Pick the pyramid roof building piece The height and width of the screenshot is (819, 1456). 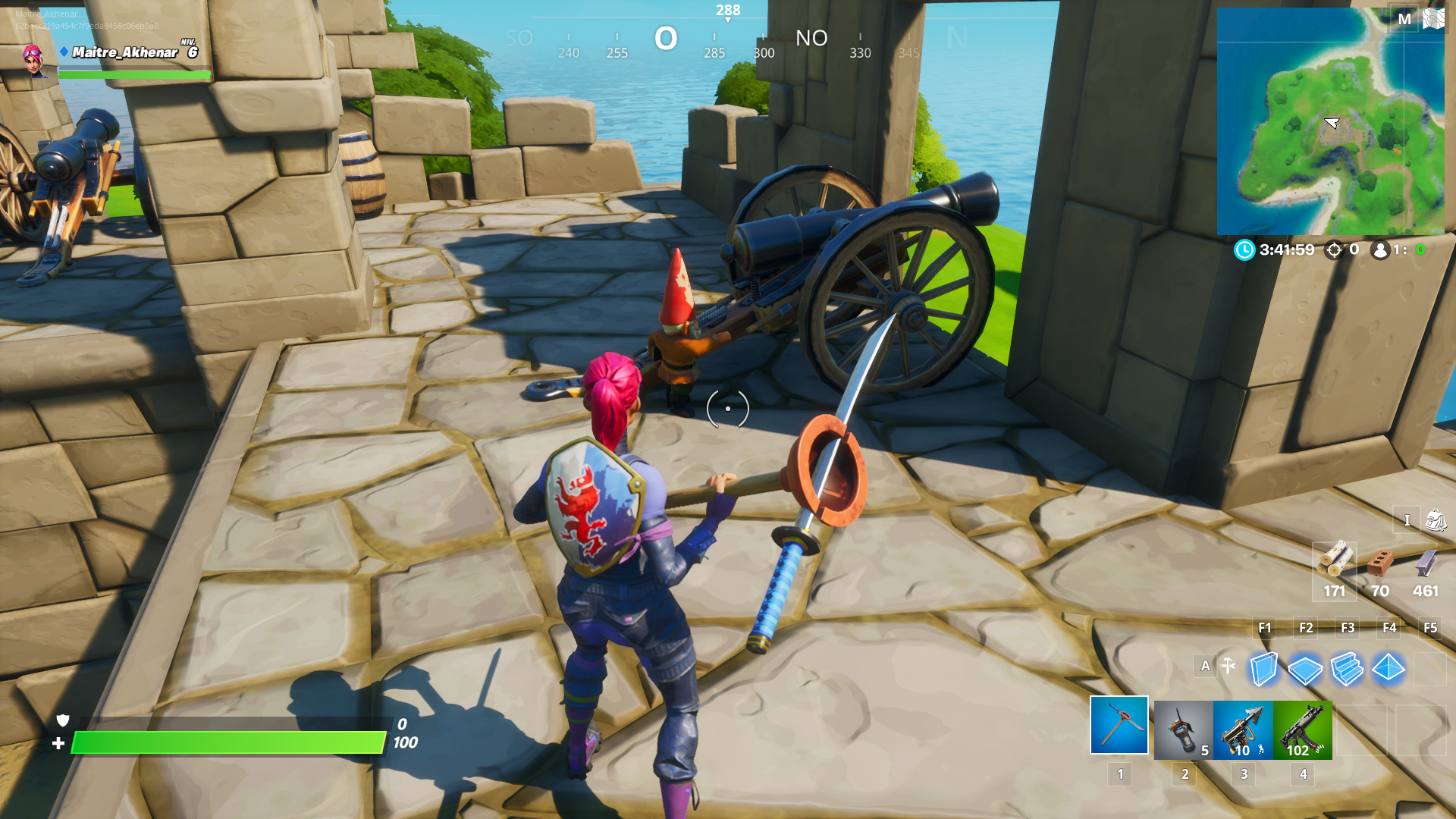[x=1389, y=668]
